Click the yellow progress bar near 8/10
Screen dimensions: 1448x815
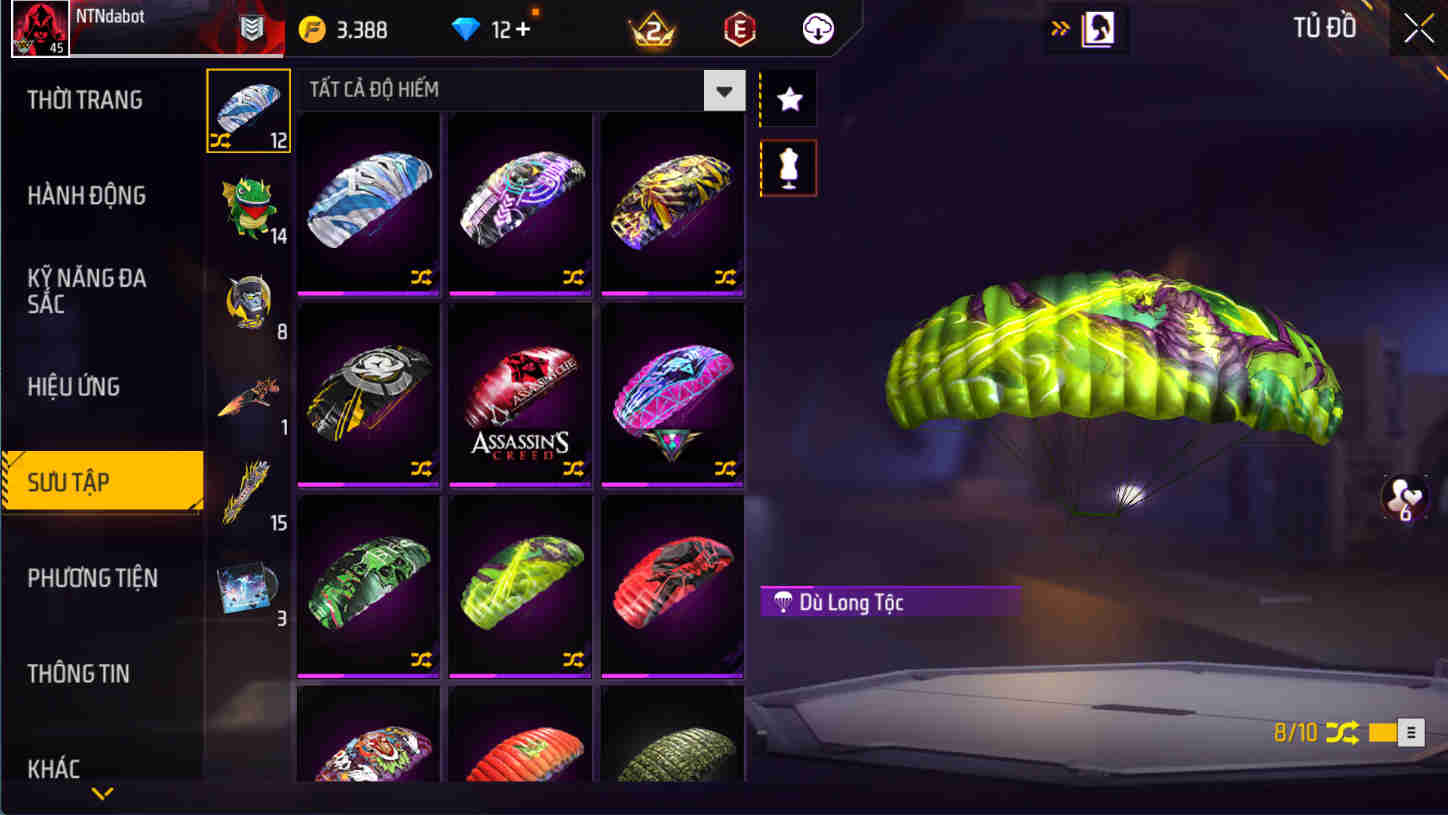click(1385, 733)
